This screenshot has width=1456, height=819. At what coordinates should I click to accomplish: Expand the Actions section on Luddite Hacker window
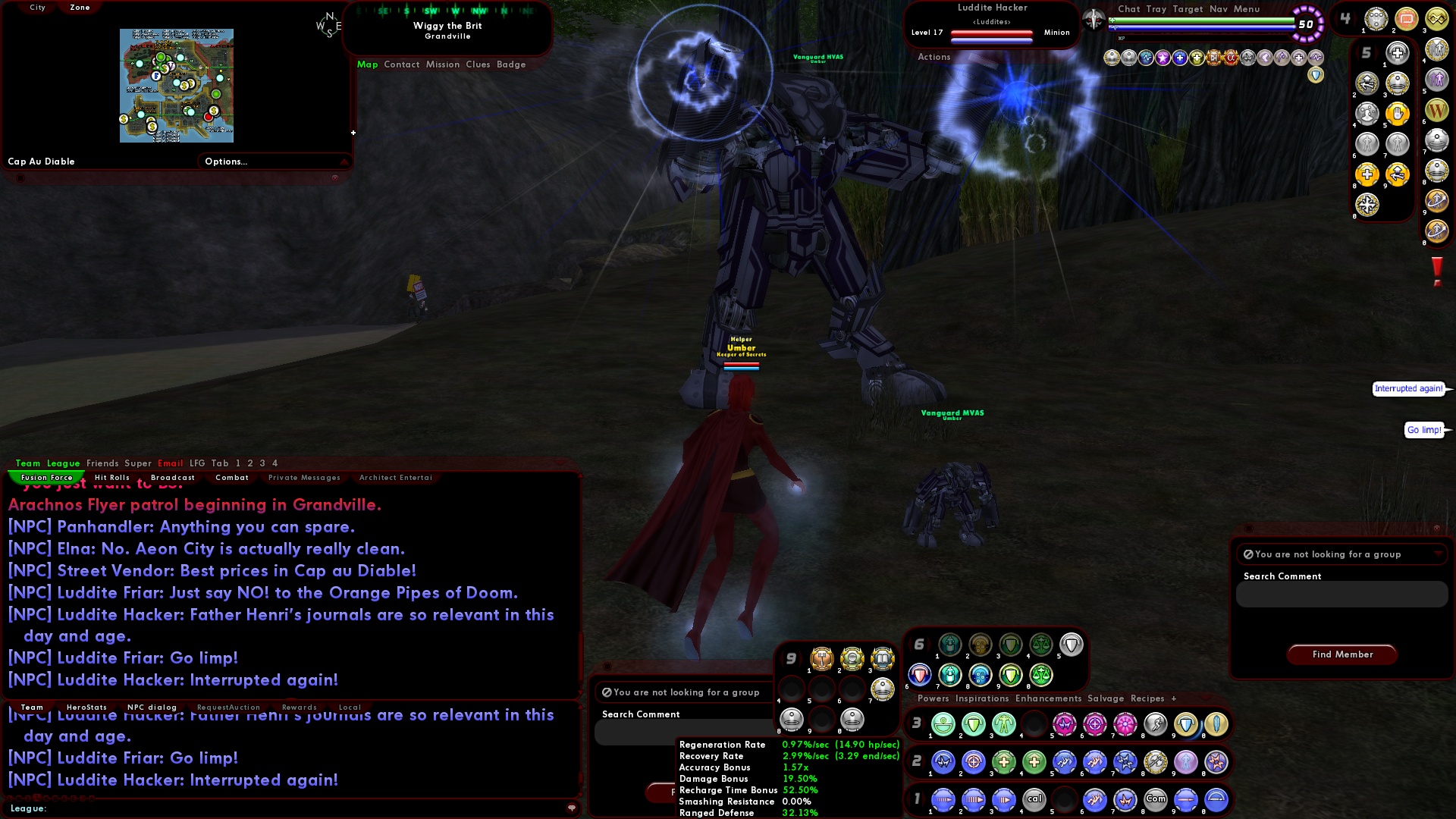(934, 57)
